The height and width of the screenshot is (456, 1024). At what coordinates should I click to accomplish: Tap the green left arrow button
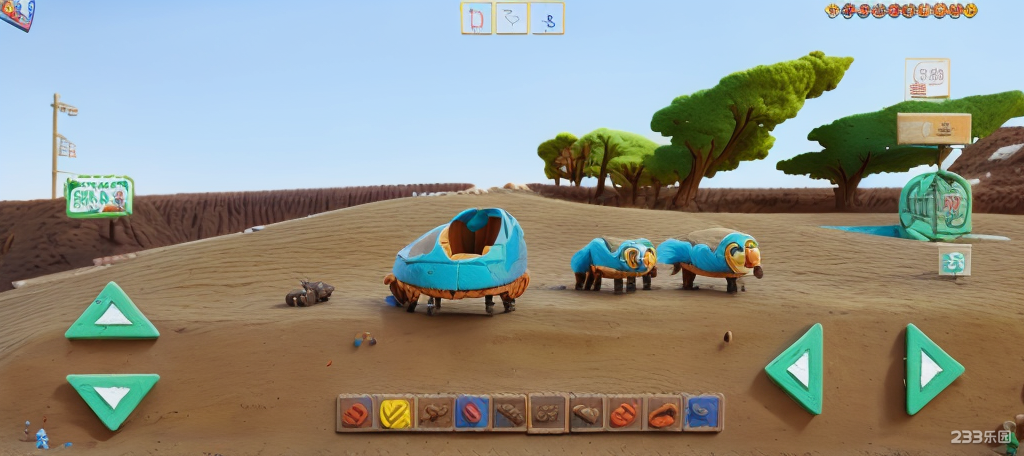797,369
